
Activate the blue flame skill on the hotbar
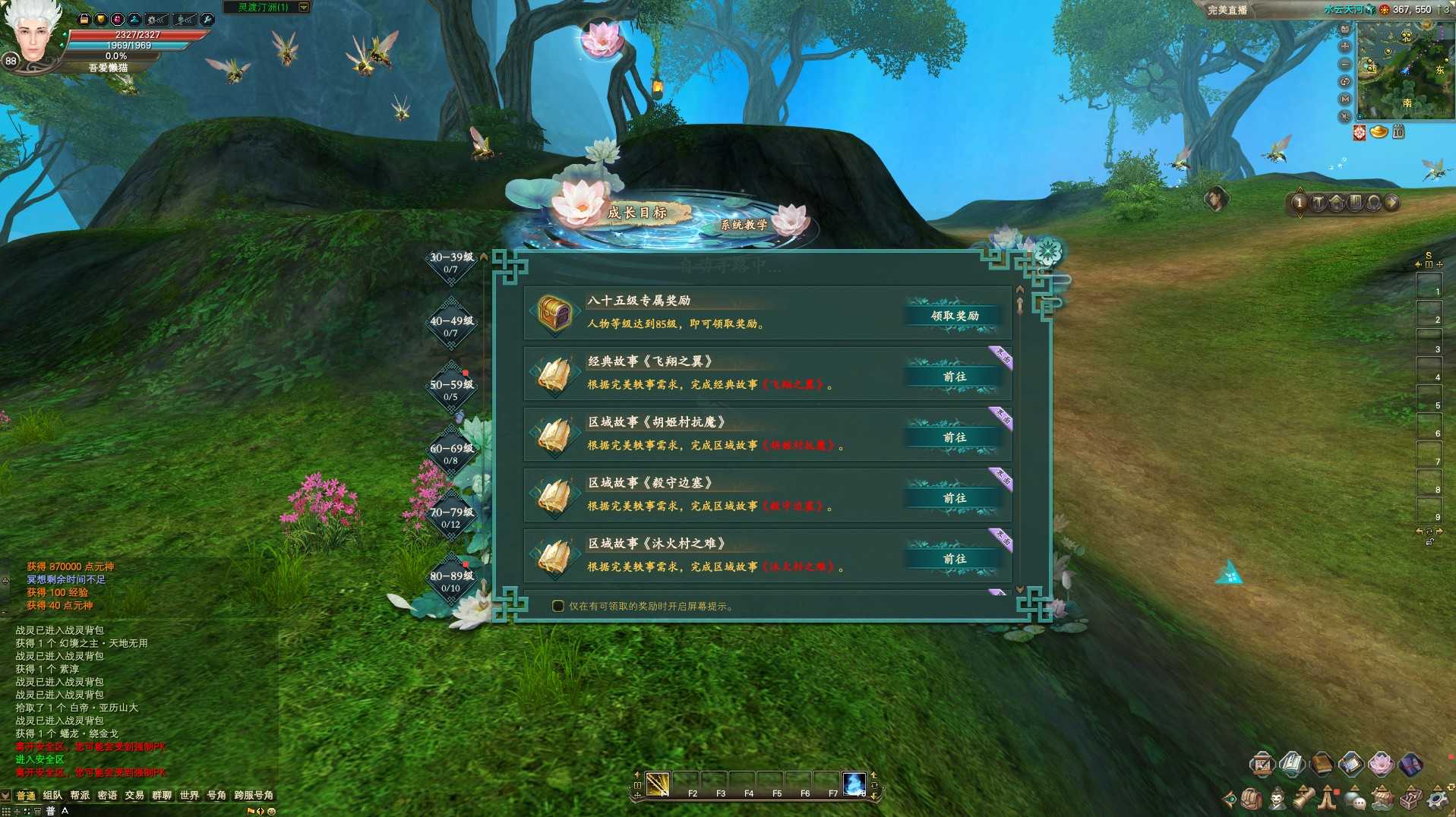[854, 783]
